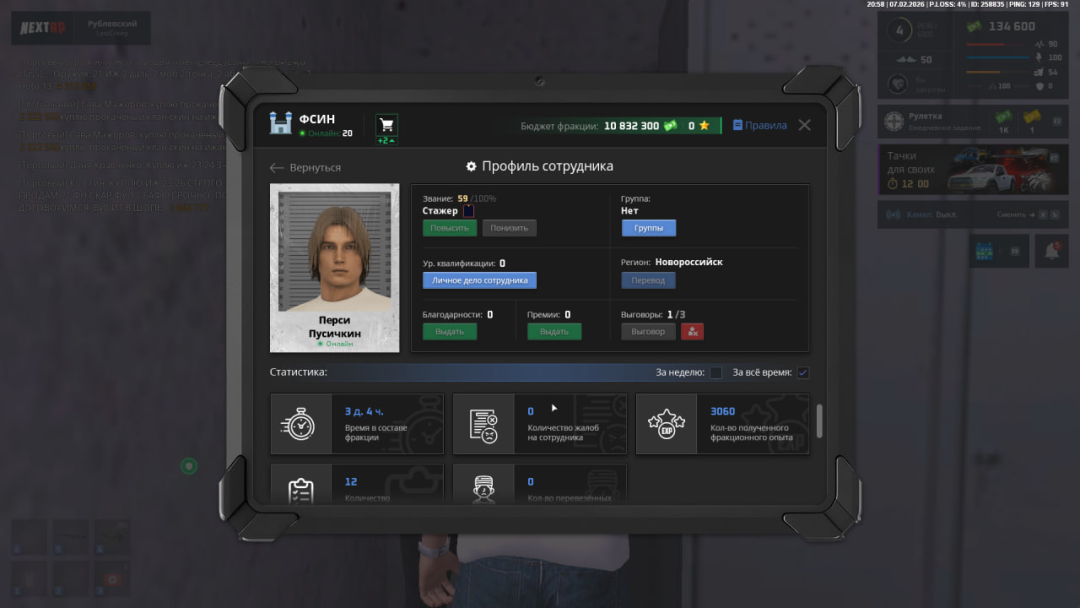
Task: Open the notifications bell icon
Action: point(1051,251)
